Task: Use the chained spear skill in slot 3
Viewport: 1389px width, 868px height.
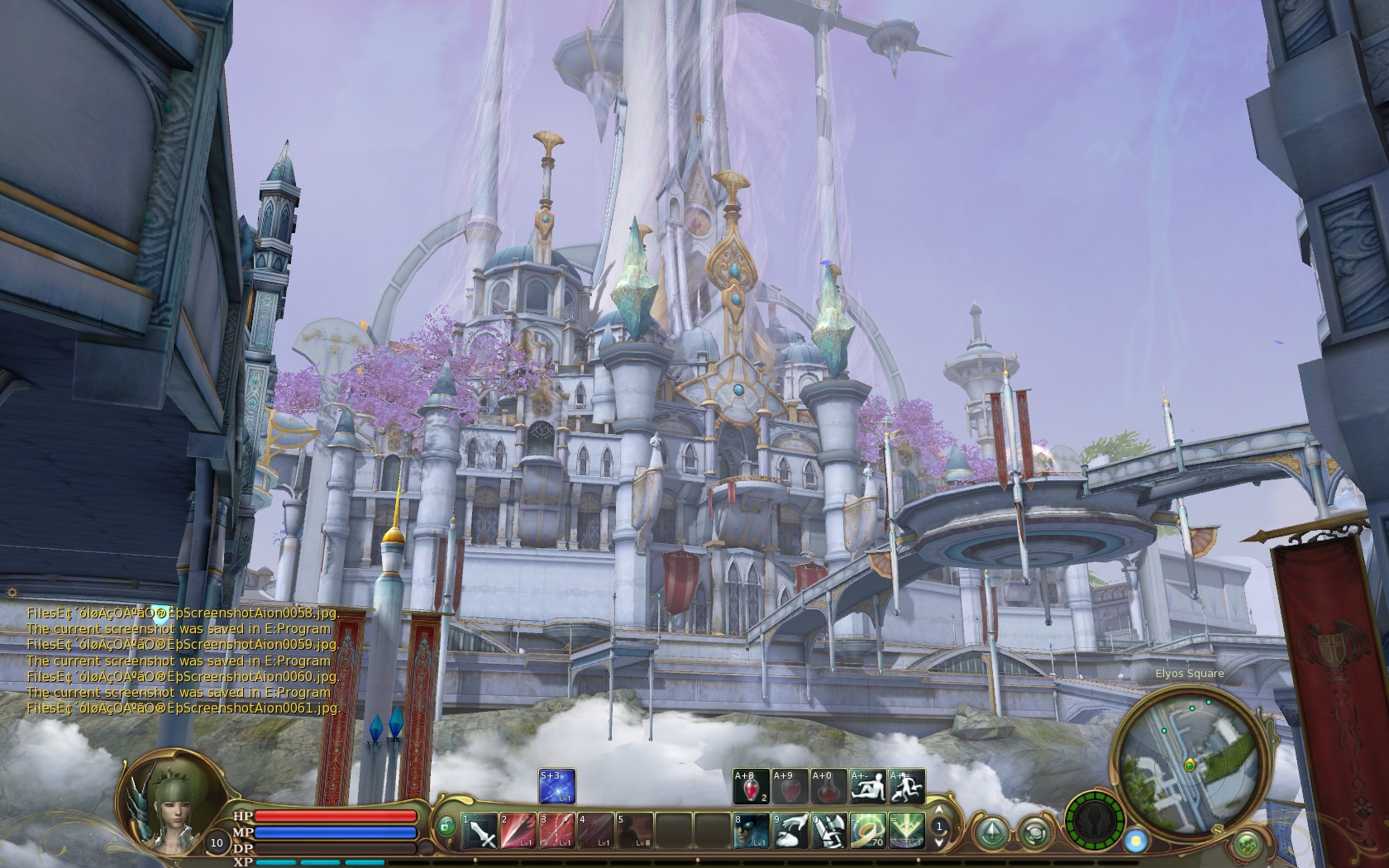Action: click(557, 831)
